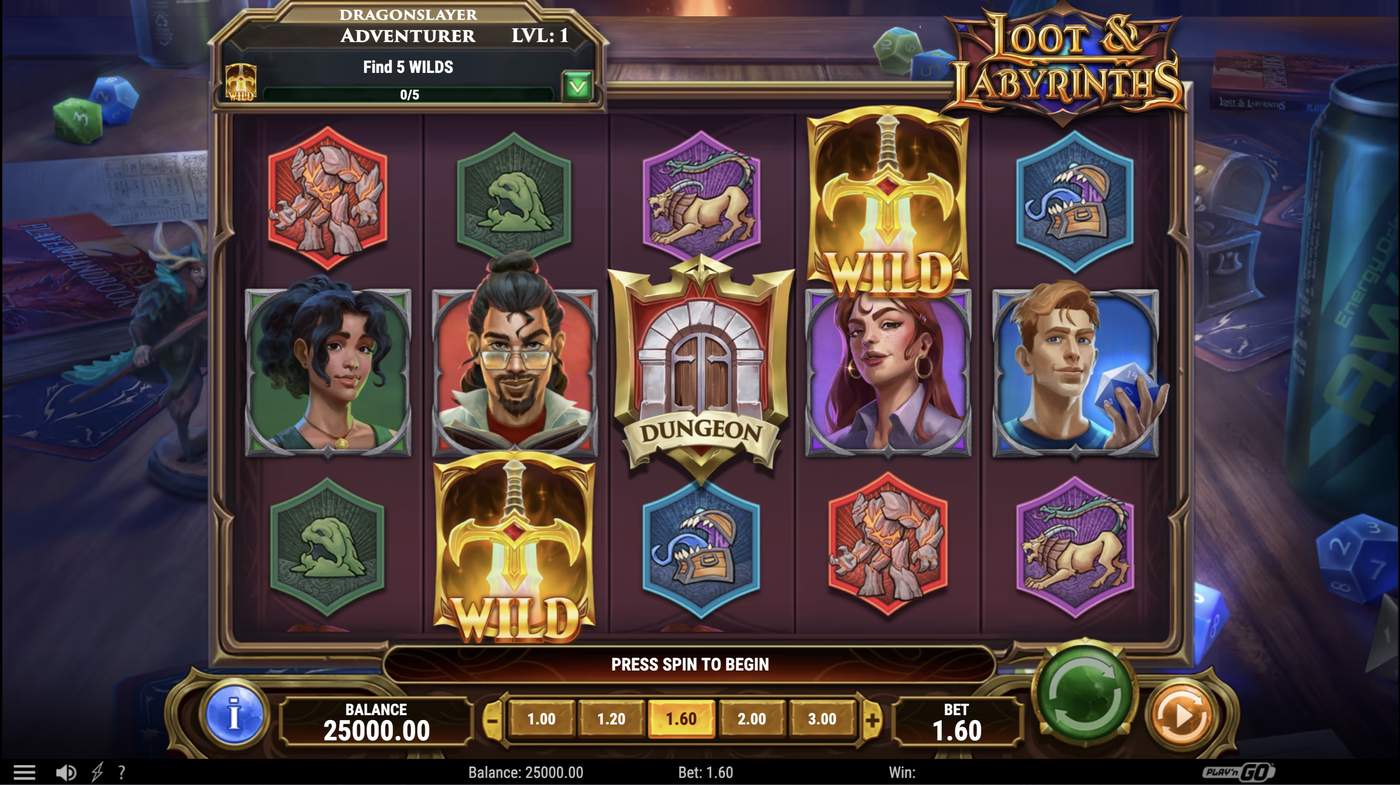Enable turbo spin lightning mode
1400x785 pixels.
96,770
